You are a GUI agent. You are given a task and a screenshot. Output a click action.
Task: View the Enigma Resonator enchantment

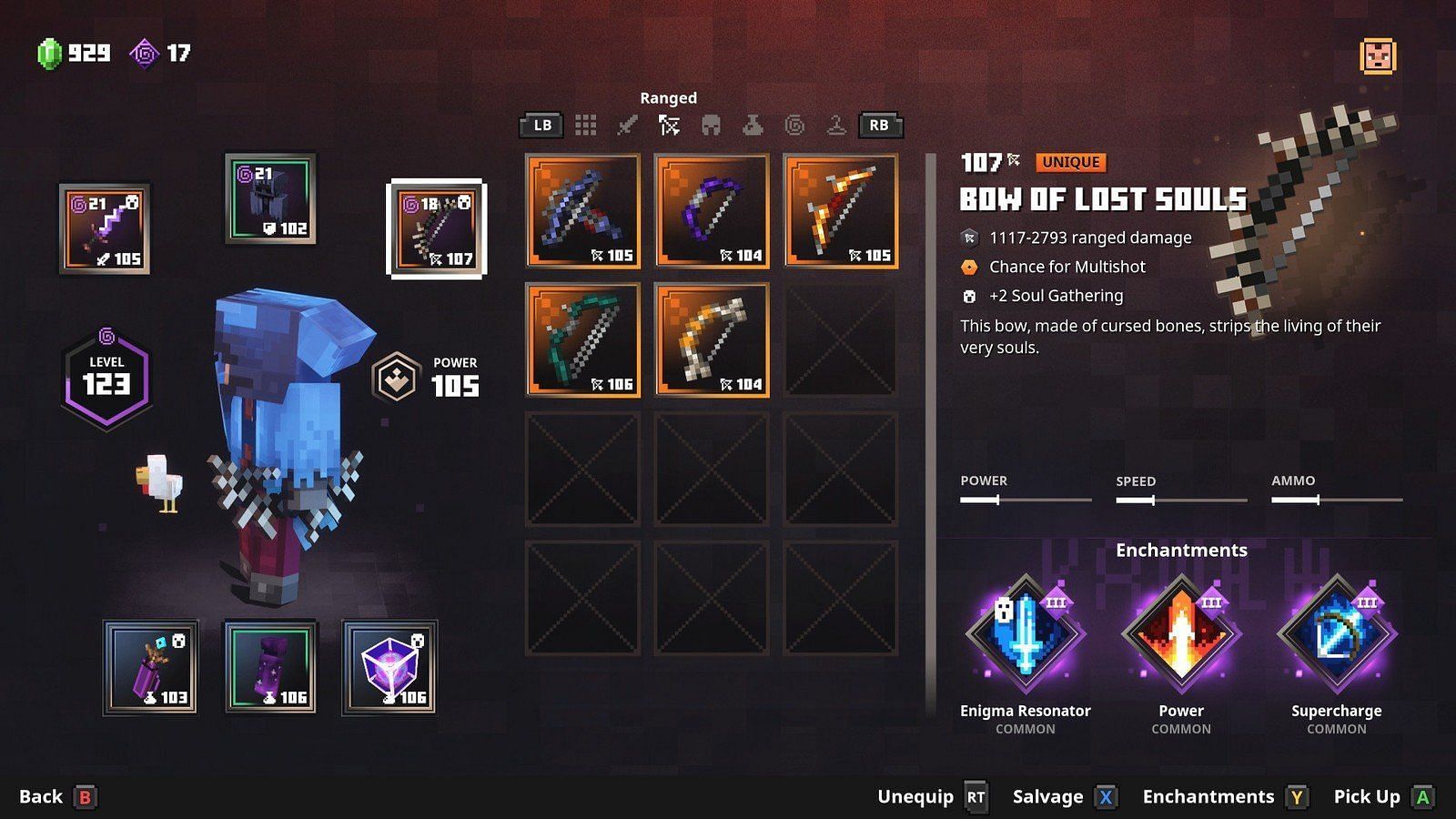[x=1026, y=634]
